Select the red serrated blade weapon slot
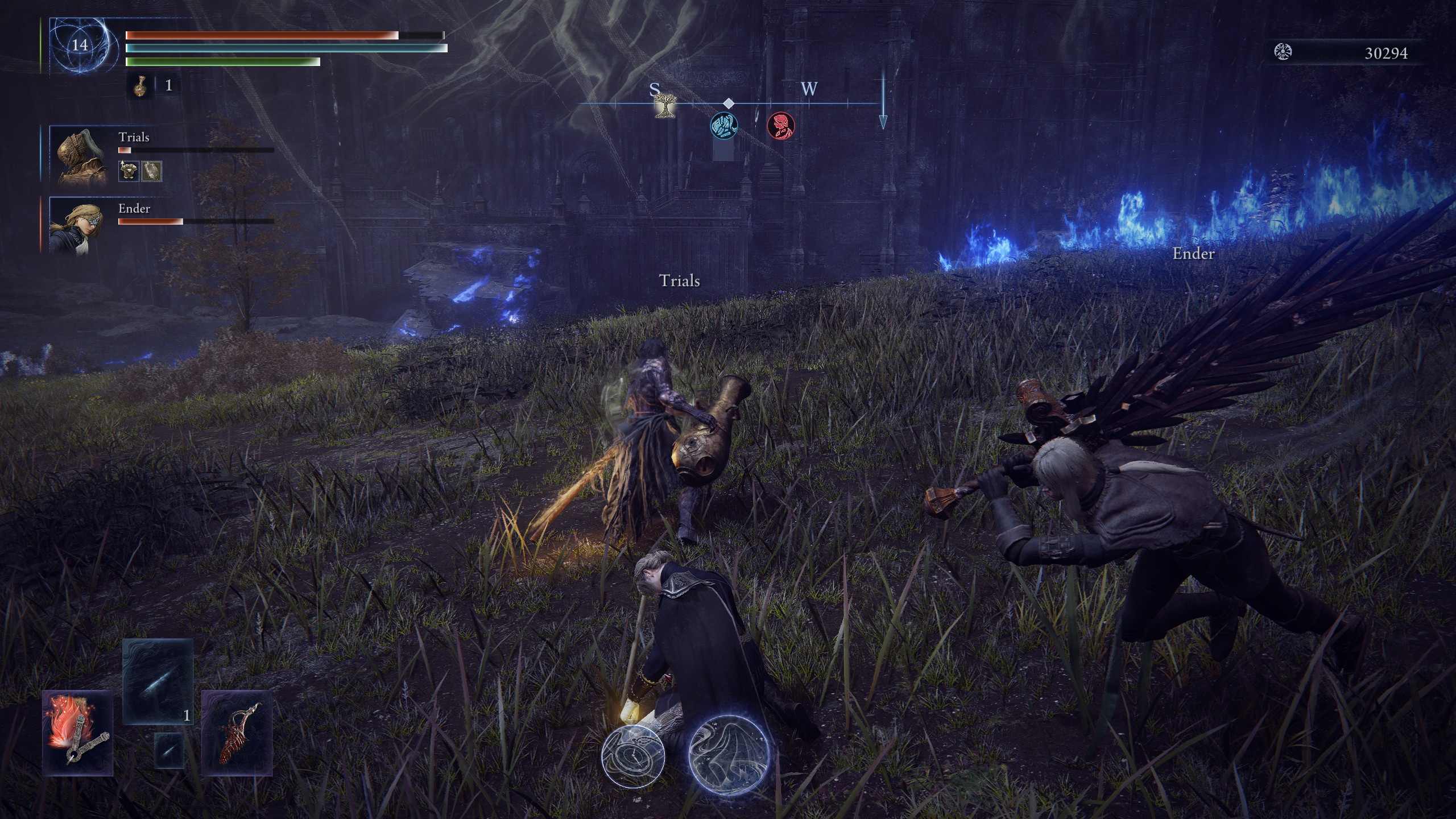Viewport: 1456px width, 819px height. pyautogui.click(x=237, y=733)
